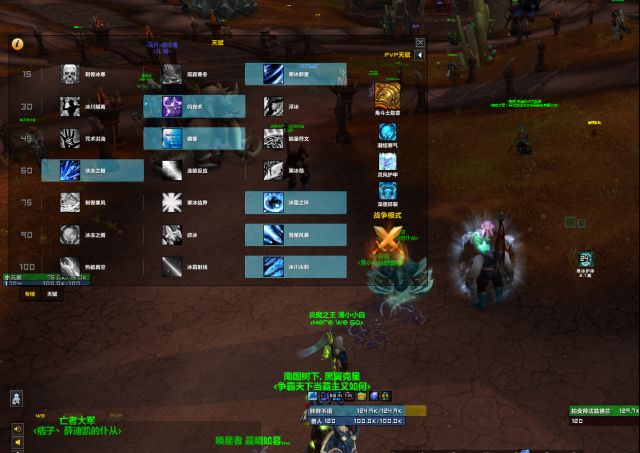
Task: Open the talent info icon
Action: click(x=17, y=45)
